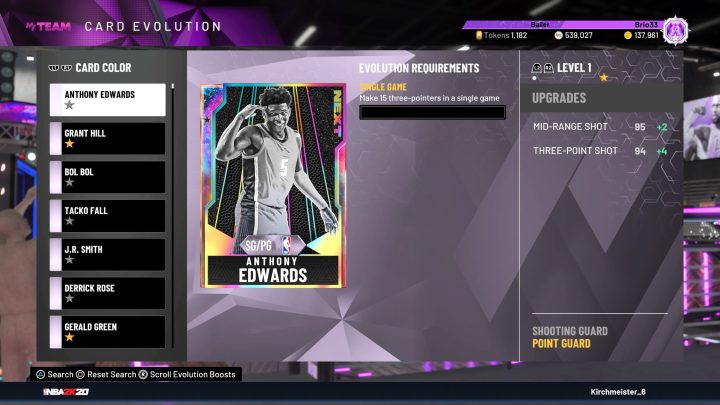Select Anthony Edwards in the card list
The width and height of the screenshot is (720, 405).
tap(107, 99)
